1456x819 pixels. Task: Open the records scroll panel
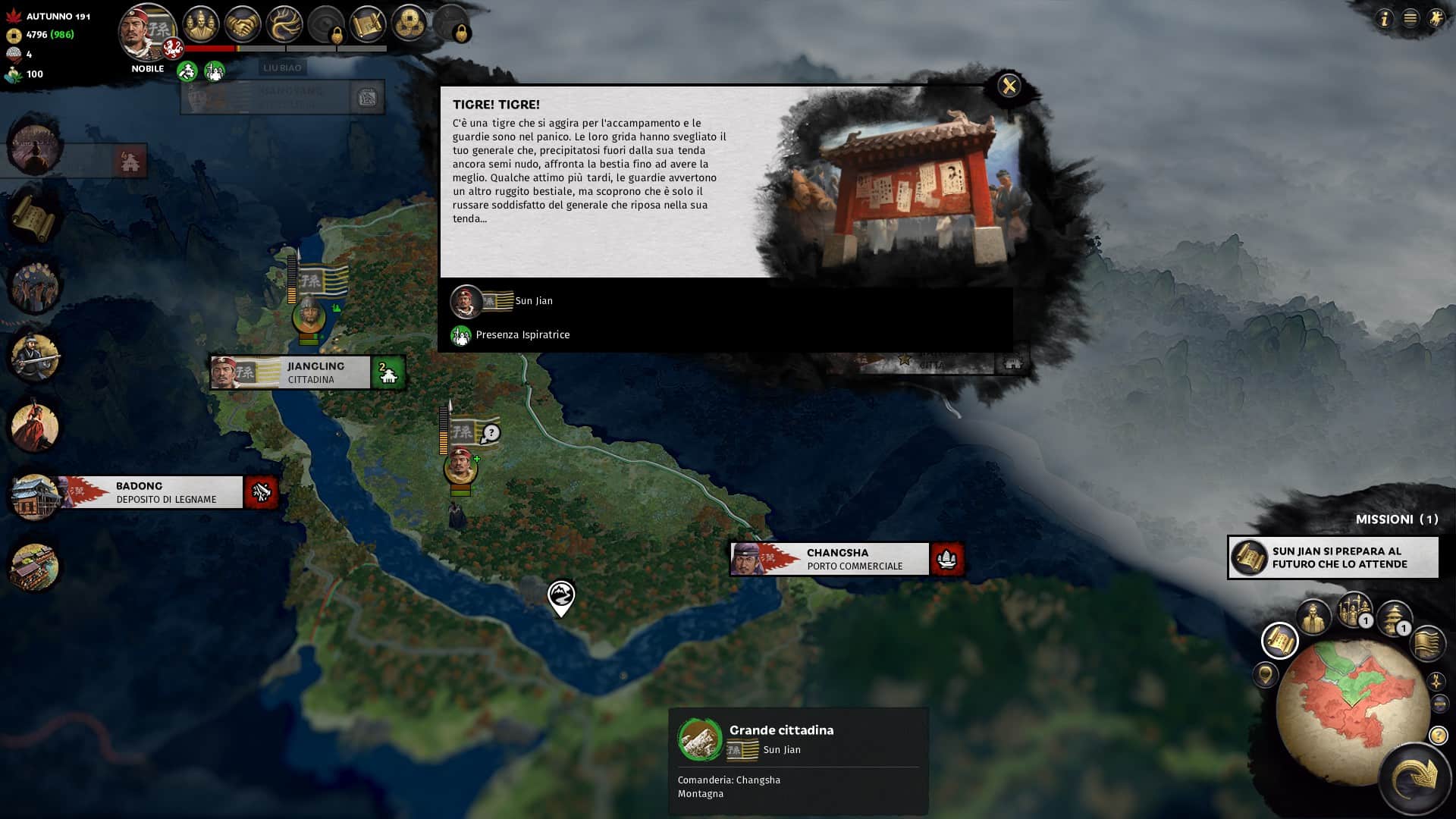pos(367,24)
